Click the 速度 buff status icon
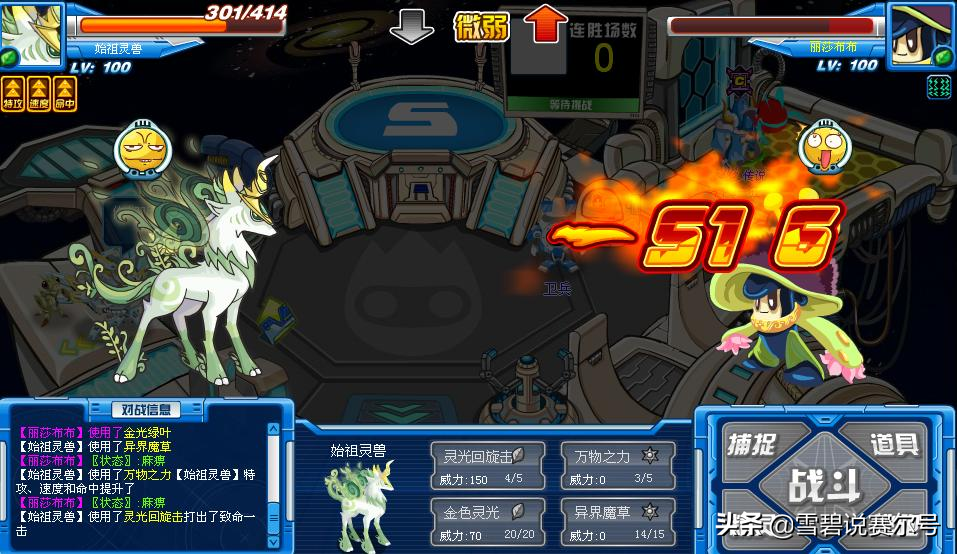 pos(39,94)
